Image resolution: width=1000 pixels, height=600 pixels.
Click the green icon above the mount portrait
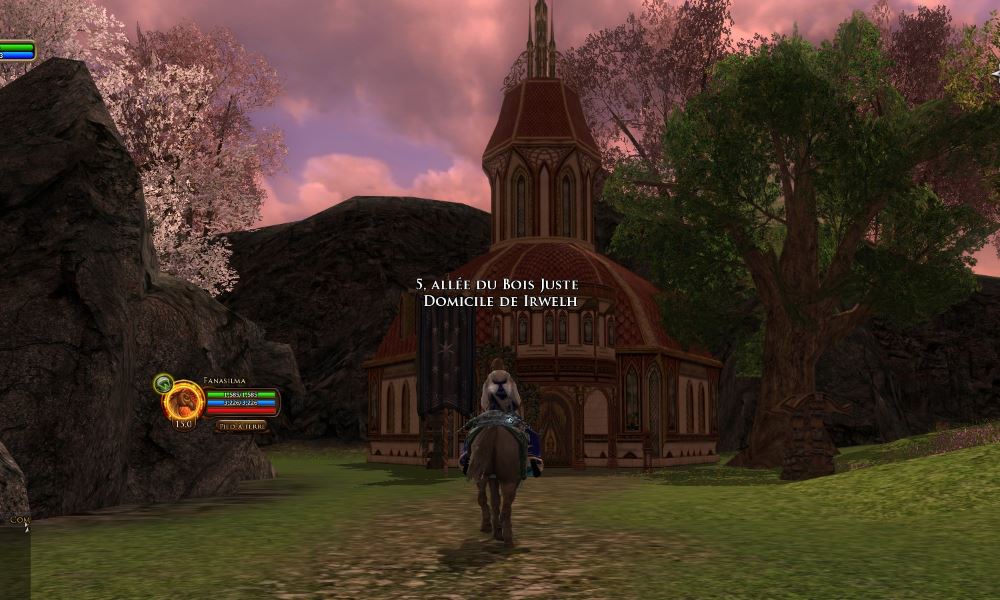(x=162, y=382)
